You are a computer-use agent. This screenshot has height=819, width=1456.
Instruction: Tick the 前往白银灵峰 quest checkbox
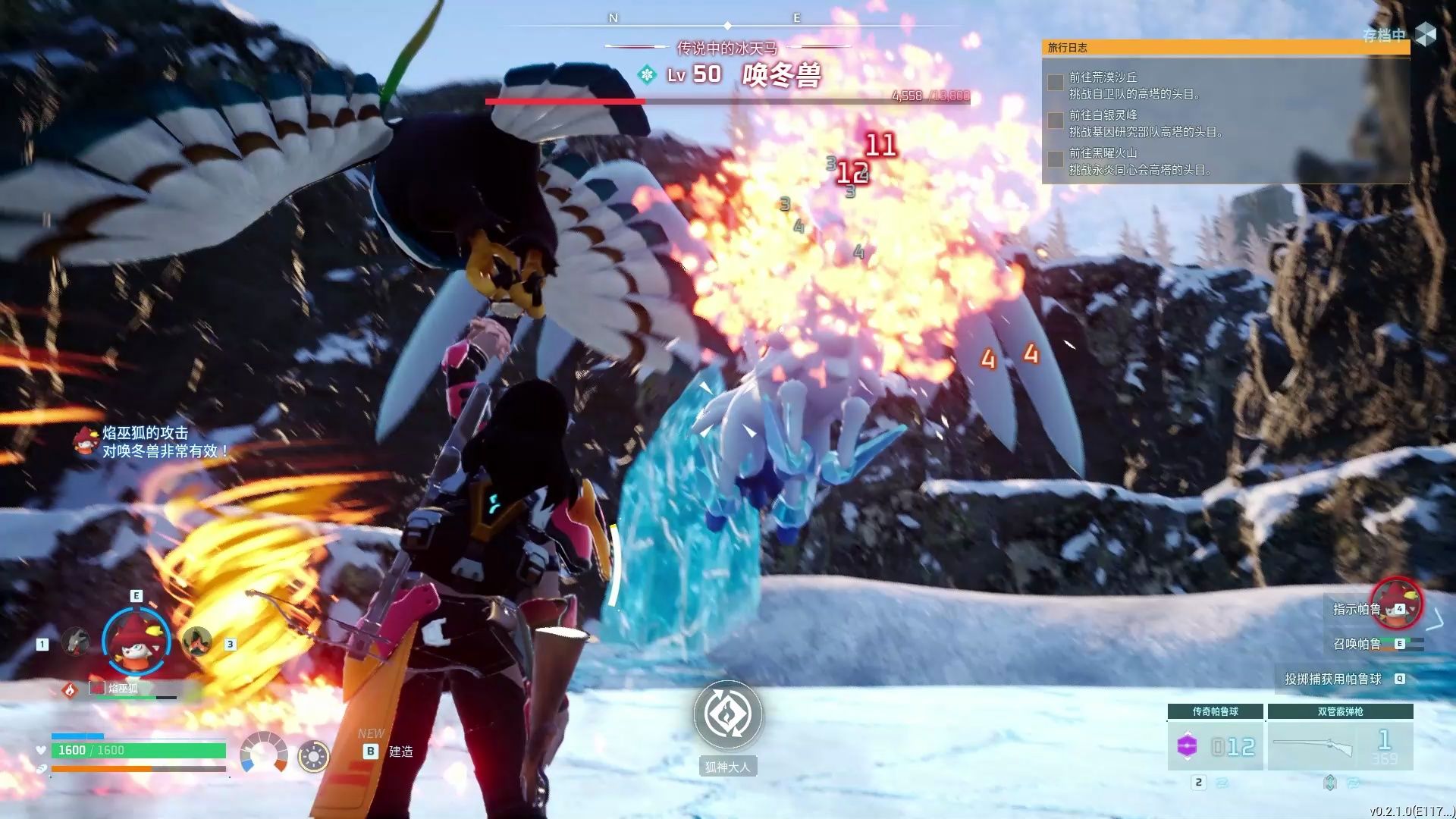coord(1055,121)
